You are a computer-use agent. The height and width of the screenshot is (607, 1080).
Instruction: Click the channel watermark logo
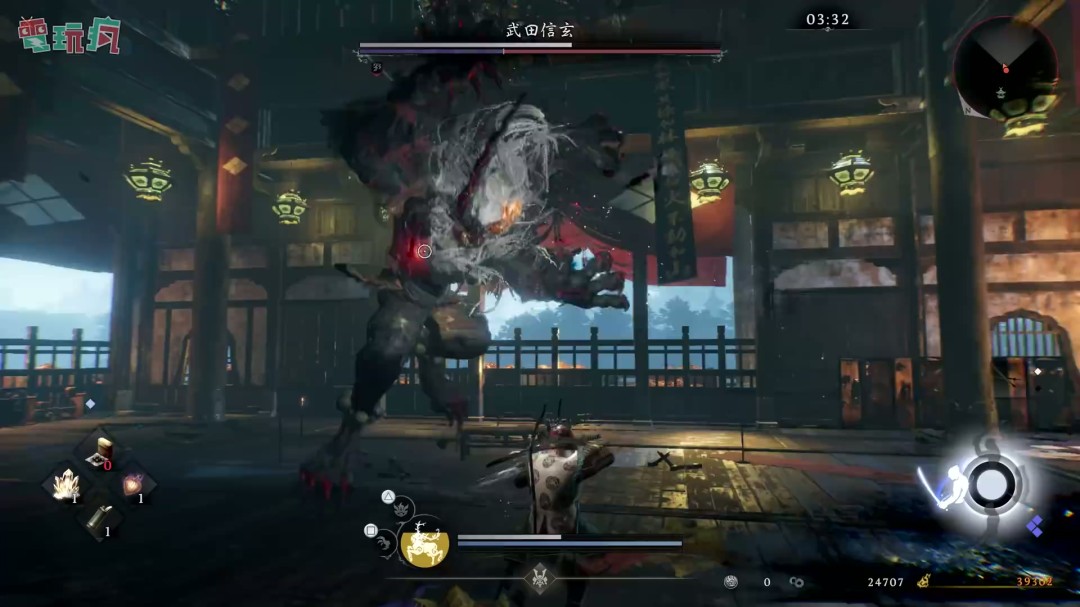coord(68,34)
